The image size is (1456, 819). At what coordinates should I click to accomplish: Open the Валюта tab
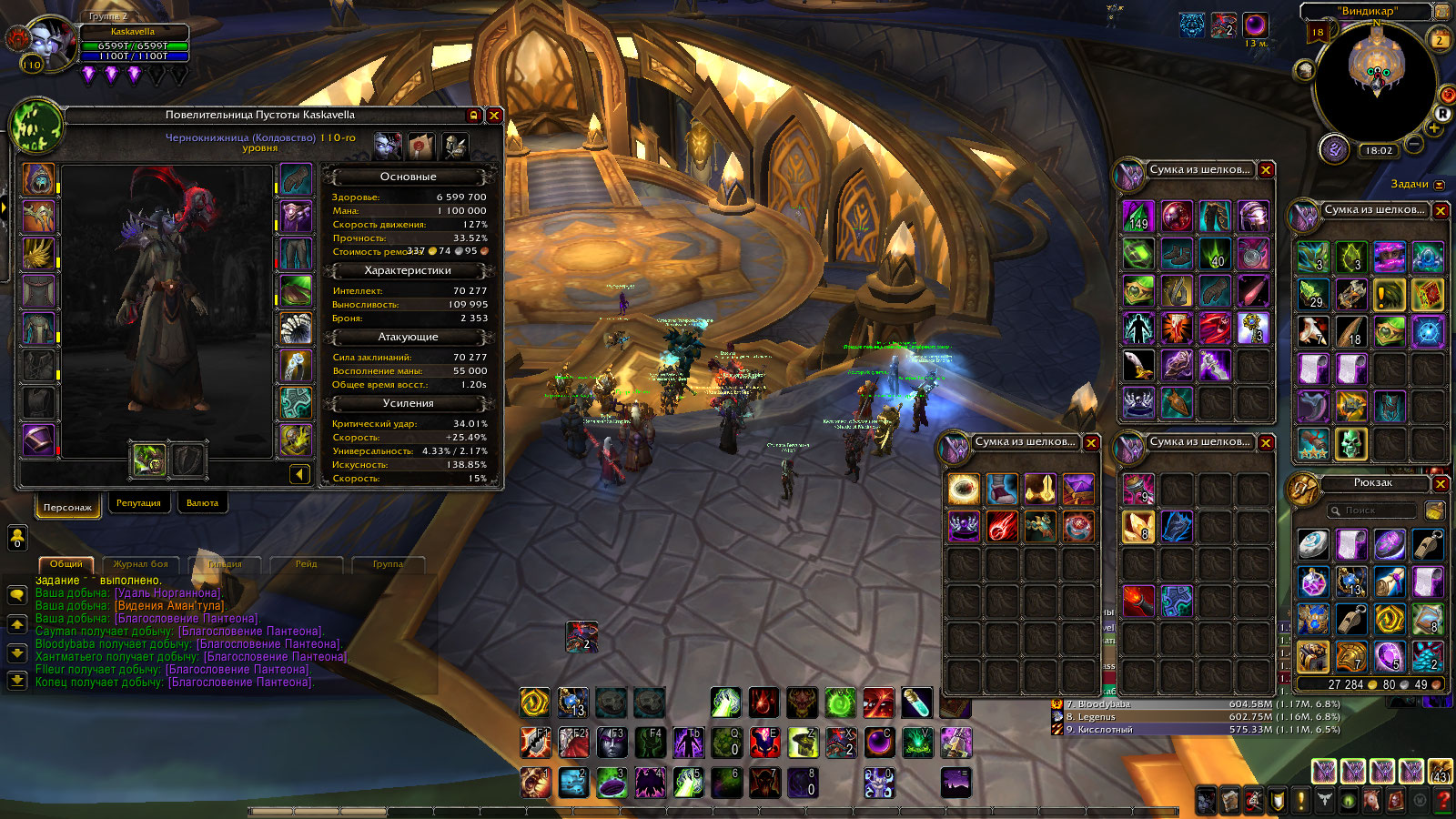tap(202, 503)
